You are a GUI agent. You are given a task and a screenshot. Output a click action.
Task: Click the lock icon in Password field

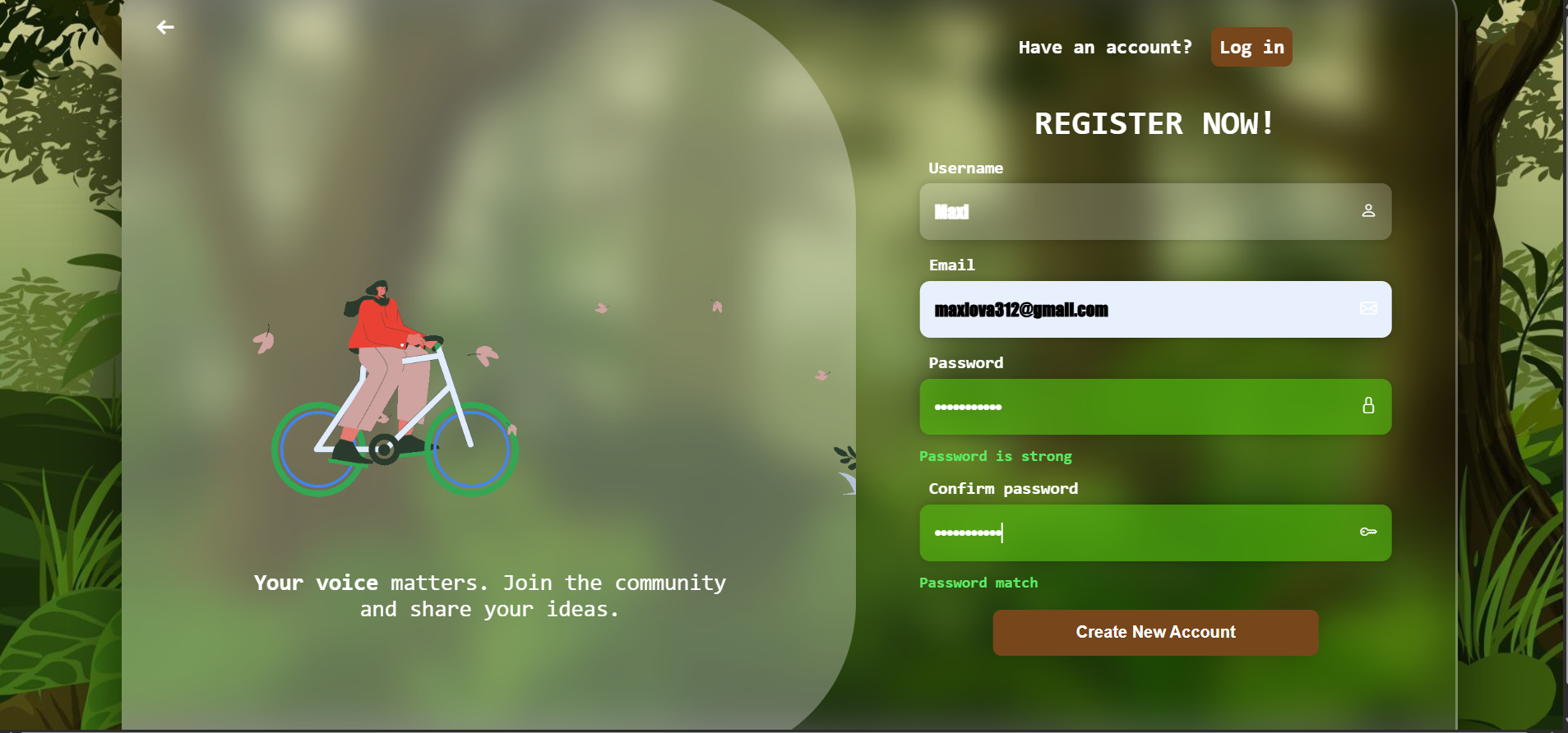[1367, 405]
